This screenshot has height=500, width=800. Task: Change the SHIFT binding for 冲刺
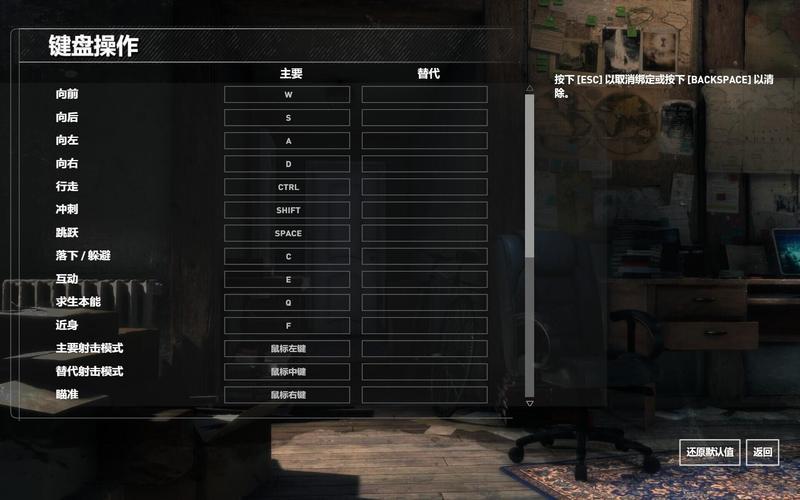(287, 210)
